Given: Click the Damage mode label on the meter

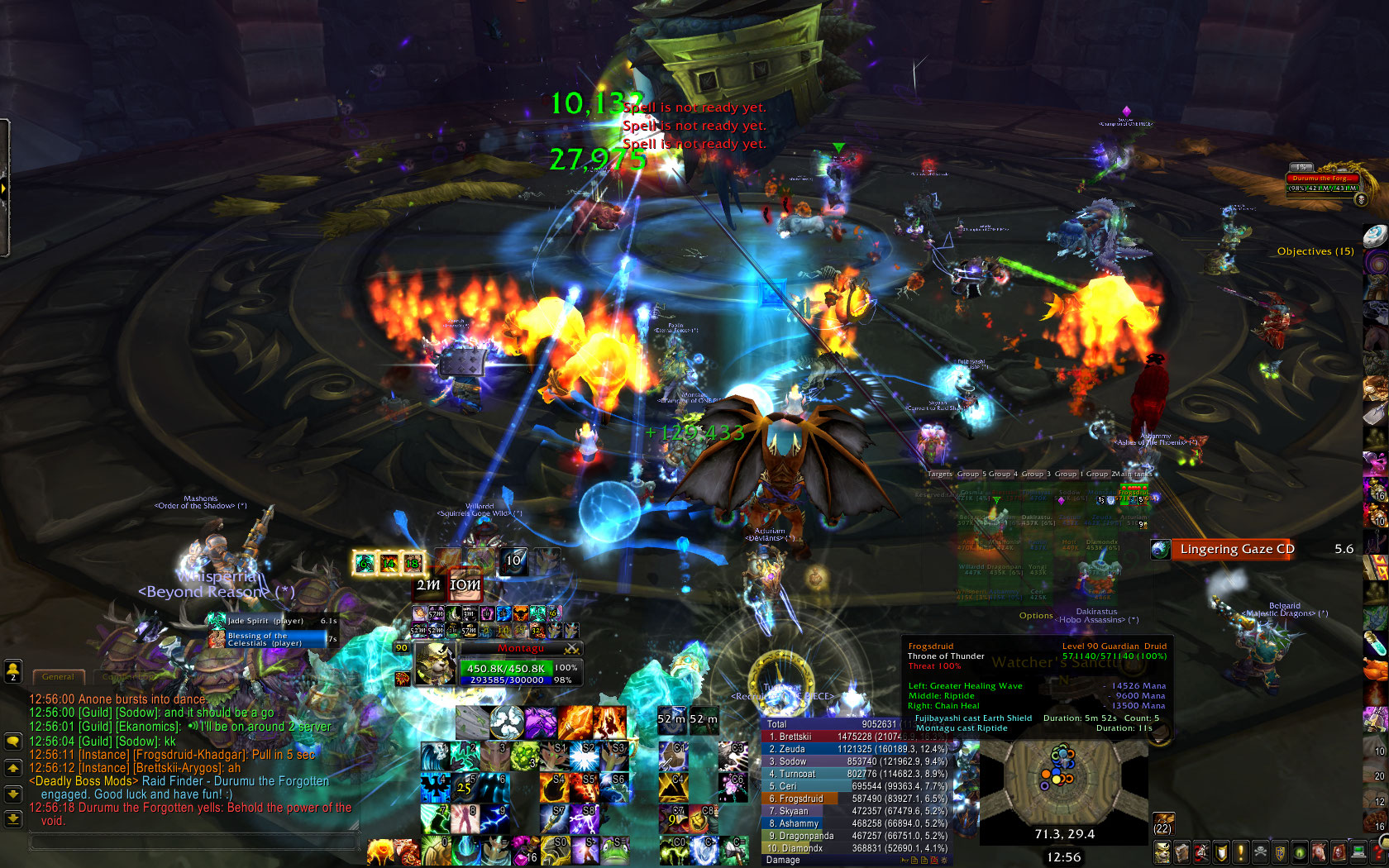Looking at the screenshot, I should click(x=783, y=861).
